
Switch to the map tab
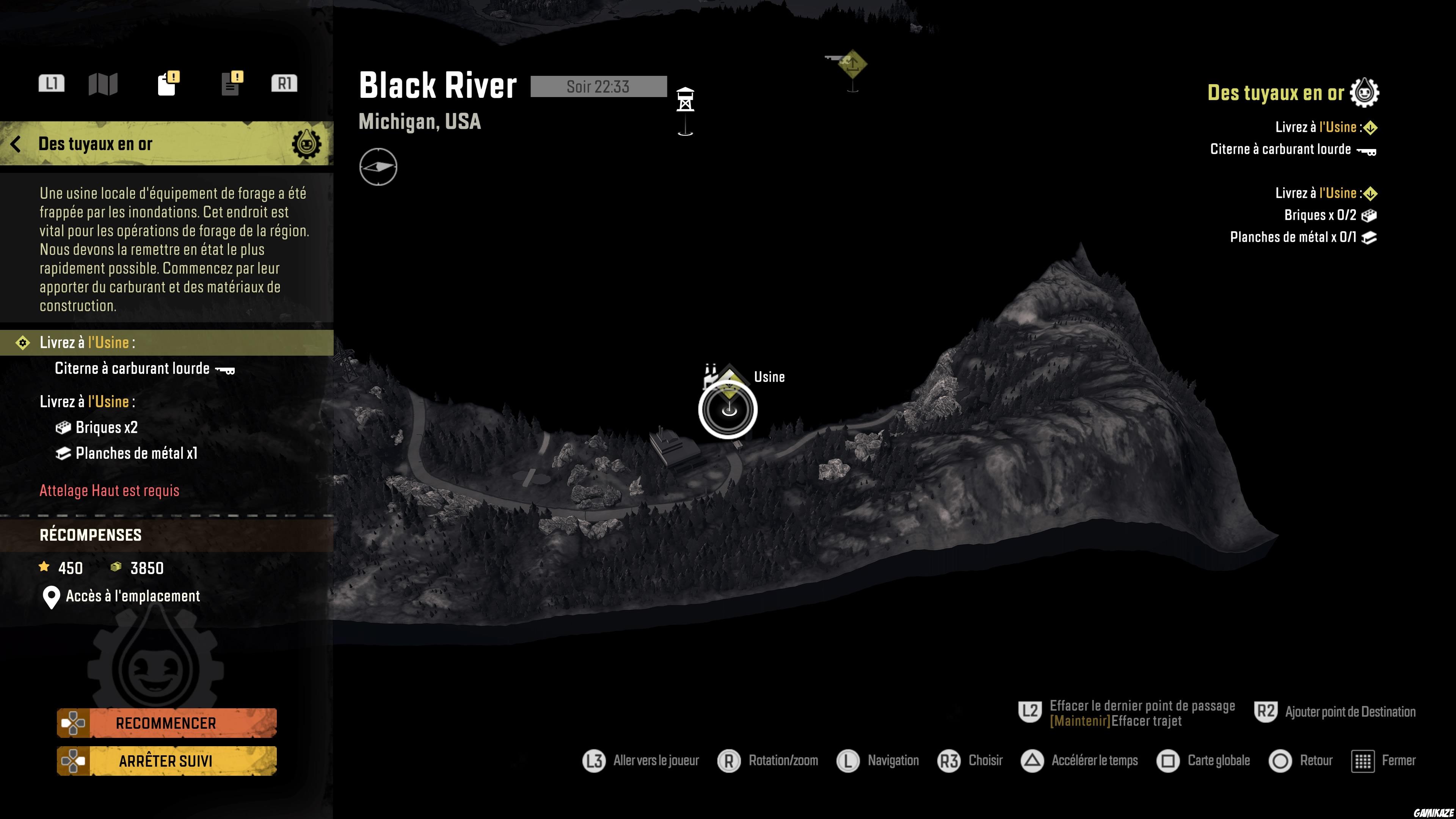pyautogui.click(x=103, y=84)
